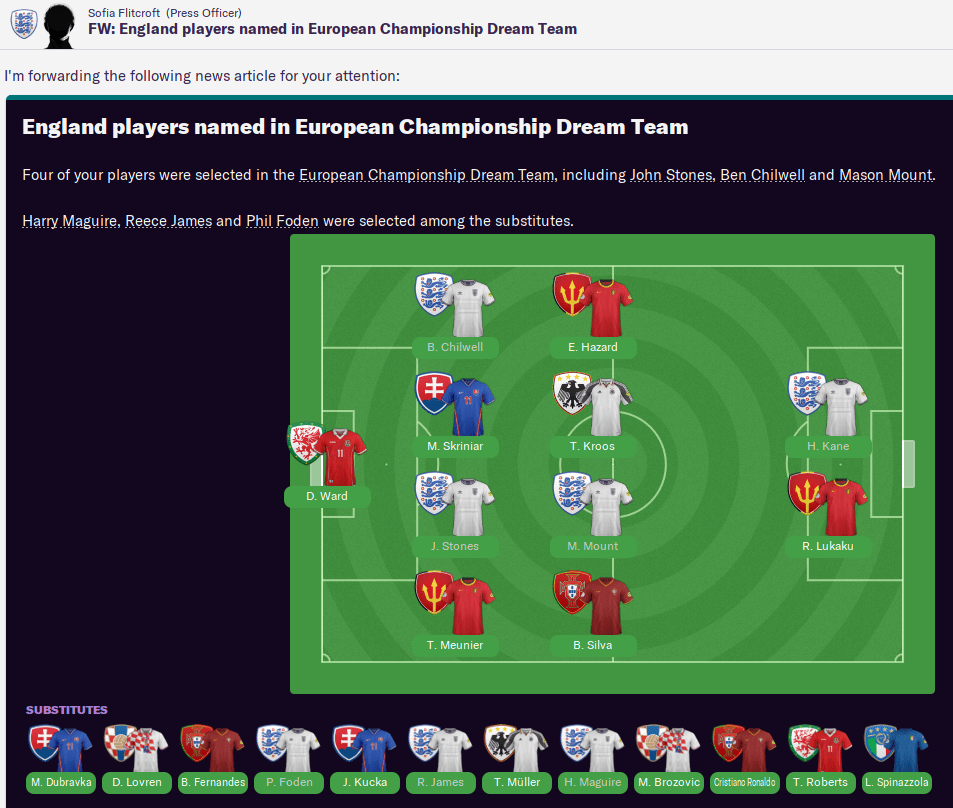Open the European Championship Dream Team link
953x808 pixels.
point(426,175)
